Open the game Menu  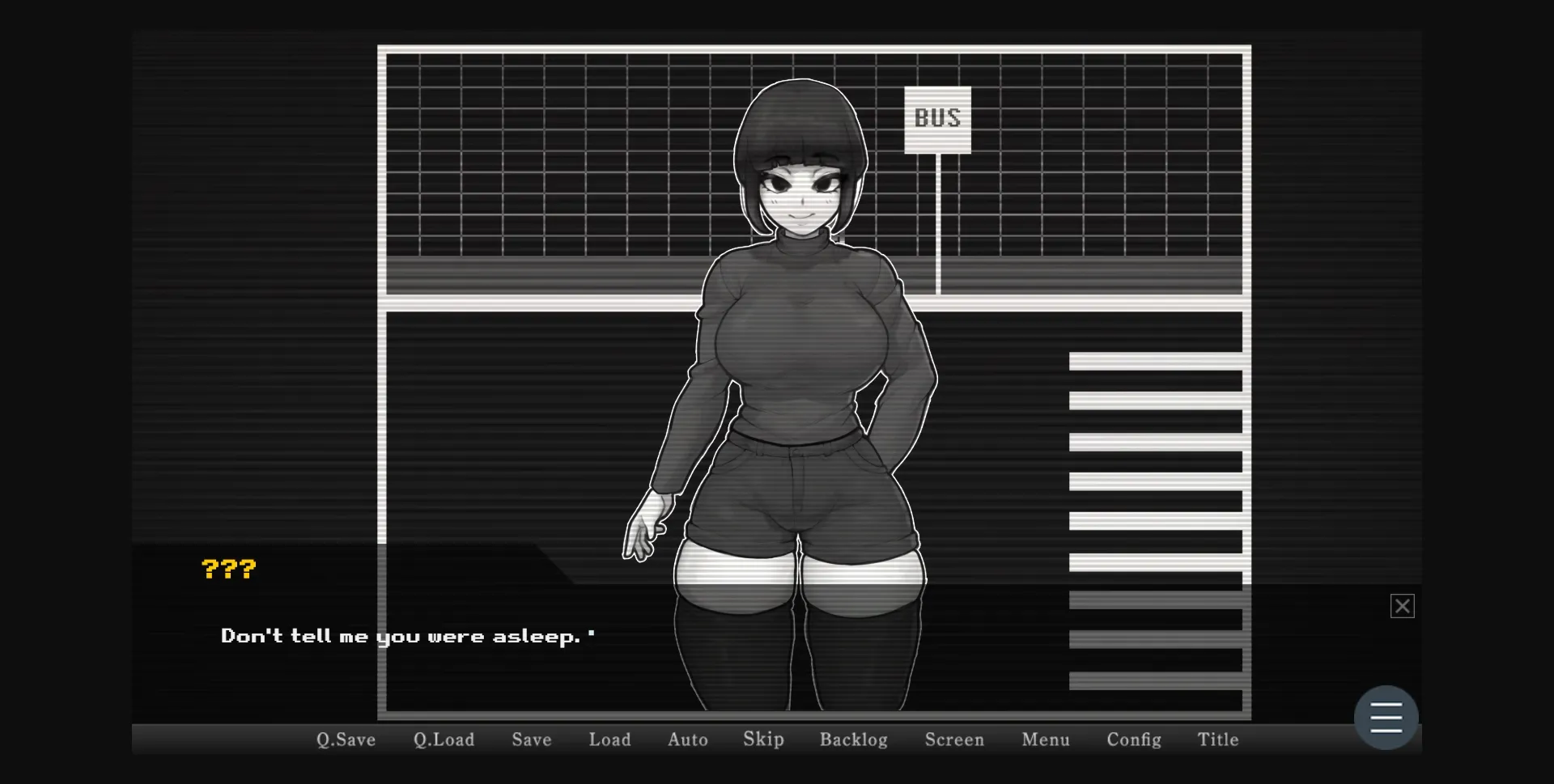point(1045,739)
